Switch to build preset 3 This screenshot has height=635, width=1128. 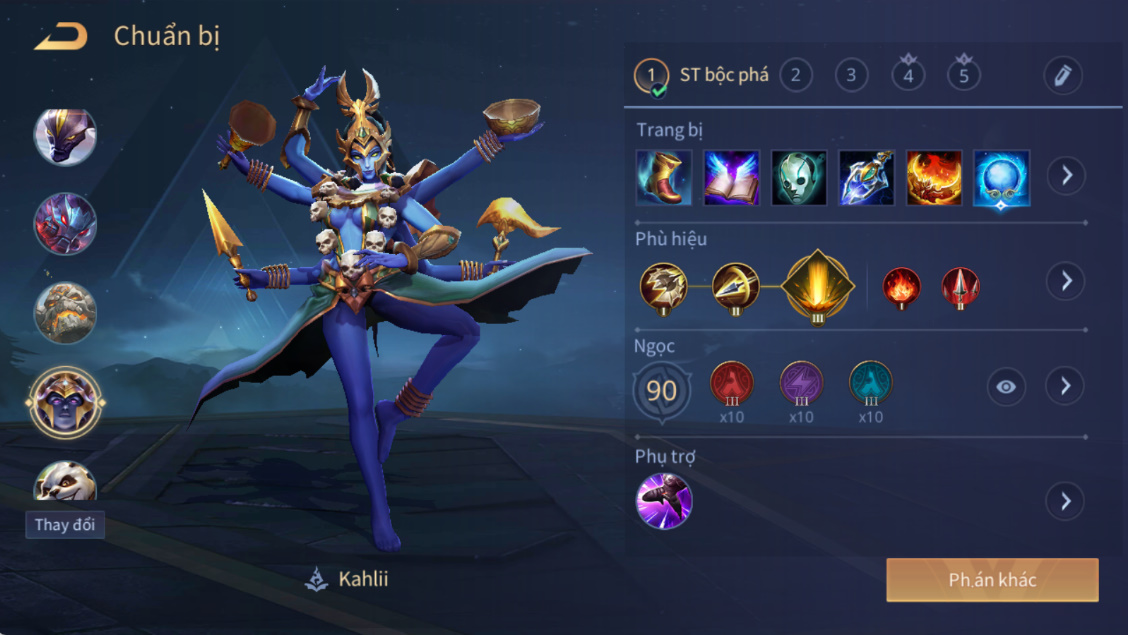coord(851,75)
